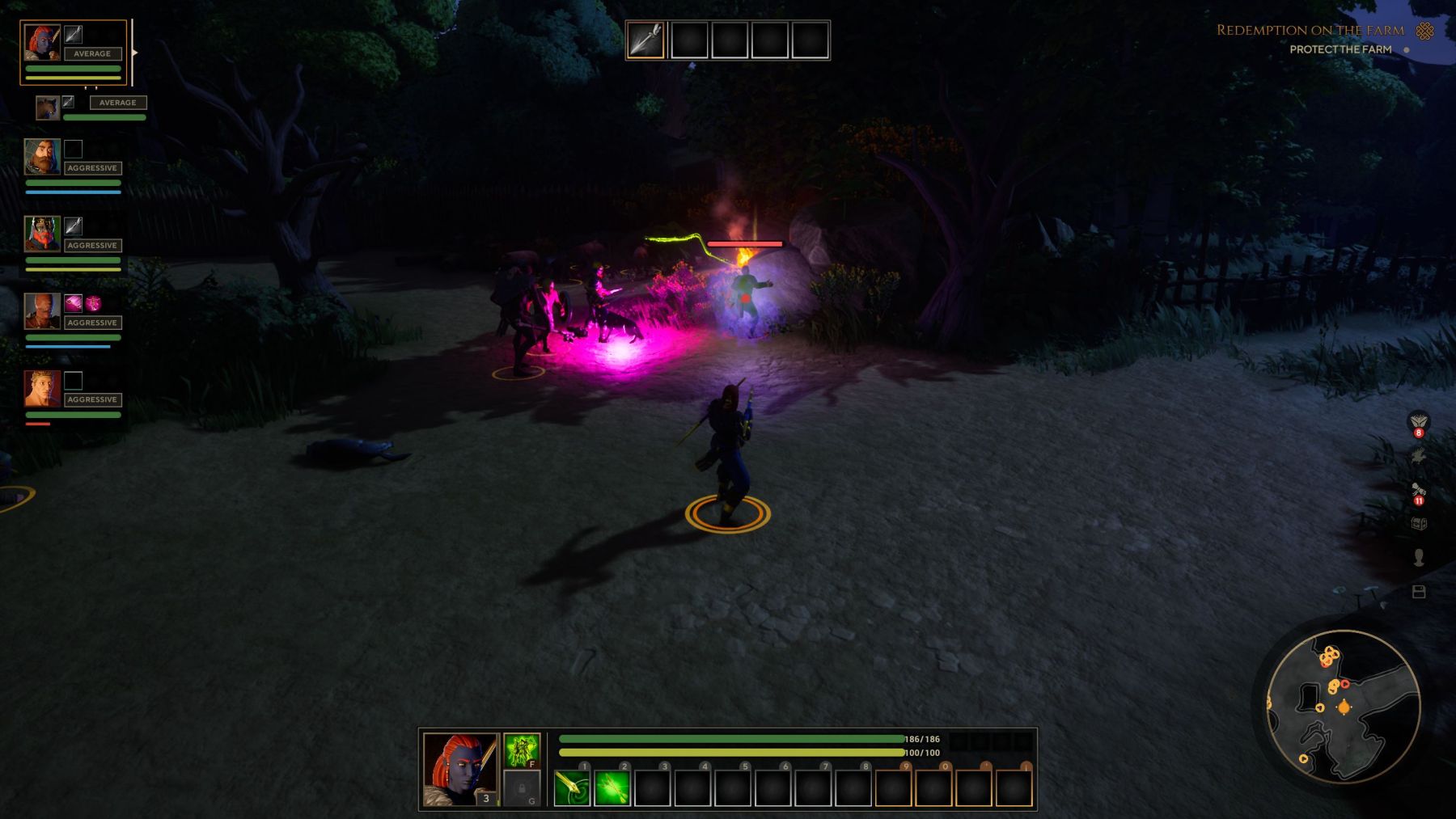Open the character sheet from the sidebar
1456x819 pixels.
click(x=1419, y=556)
